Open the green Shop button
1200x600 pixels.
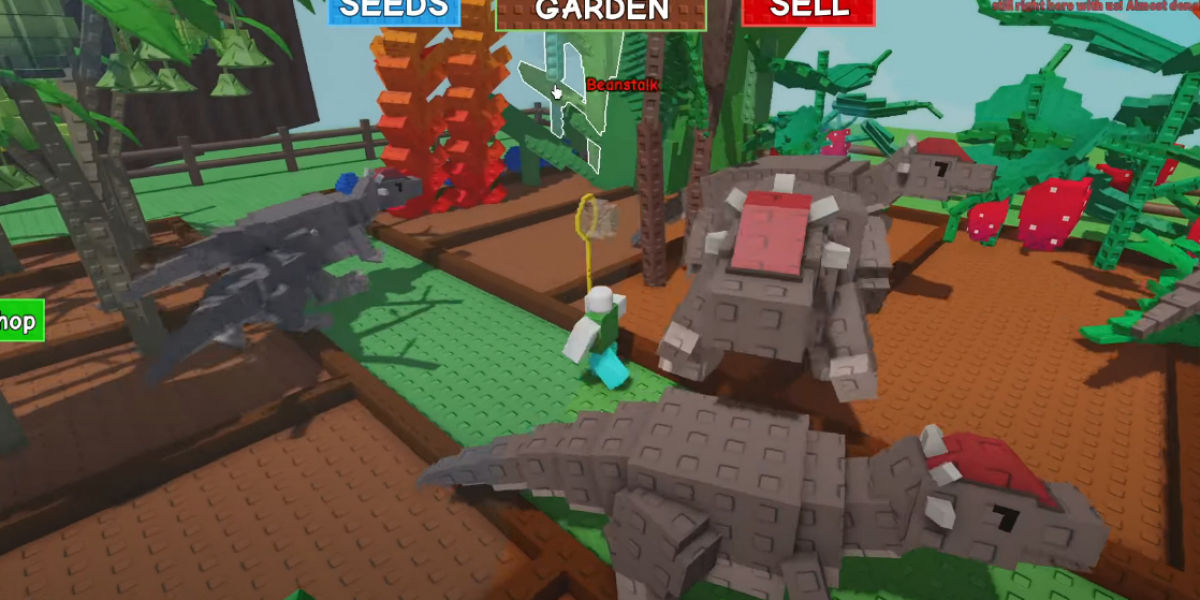point(20,322)
